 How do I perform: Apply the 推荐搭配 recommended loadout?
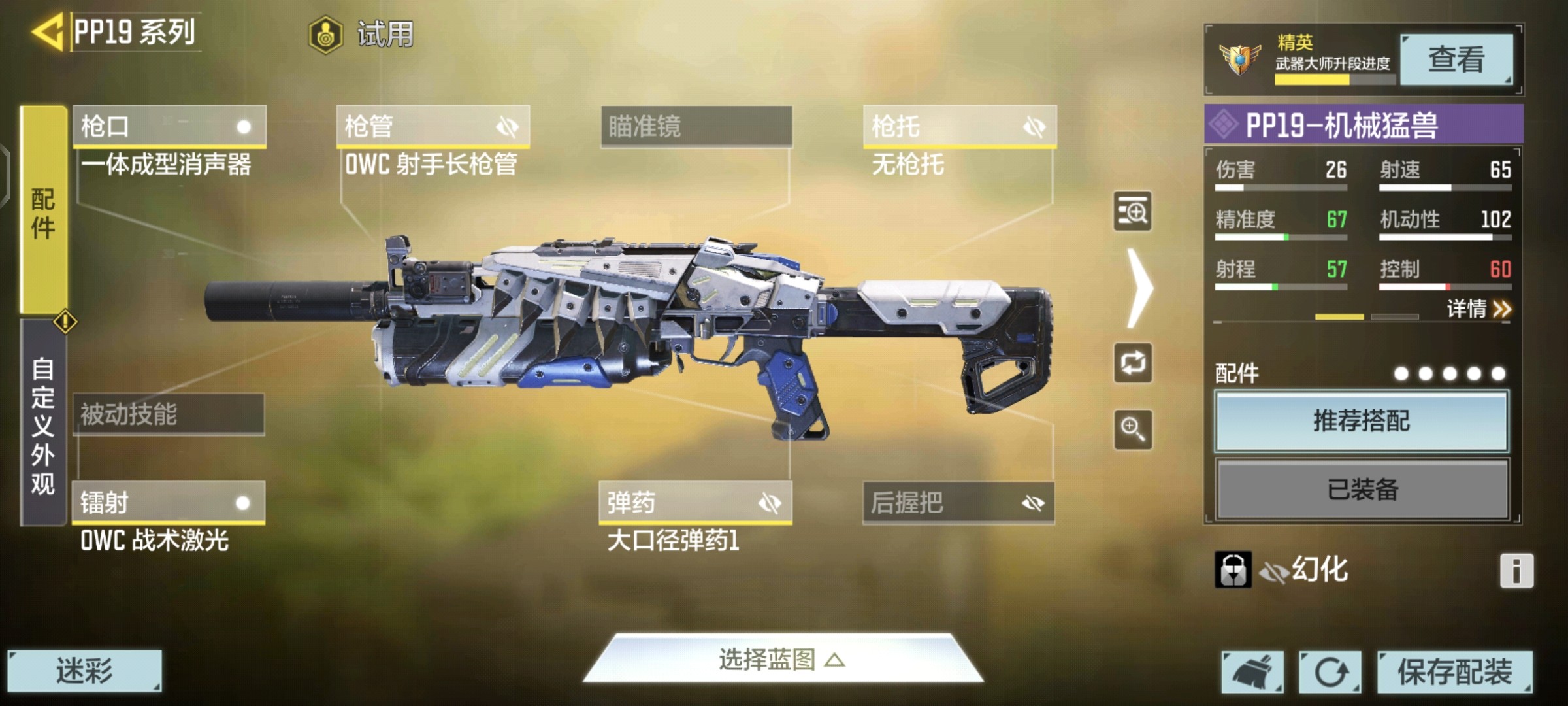point(1362,421)
